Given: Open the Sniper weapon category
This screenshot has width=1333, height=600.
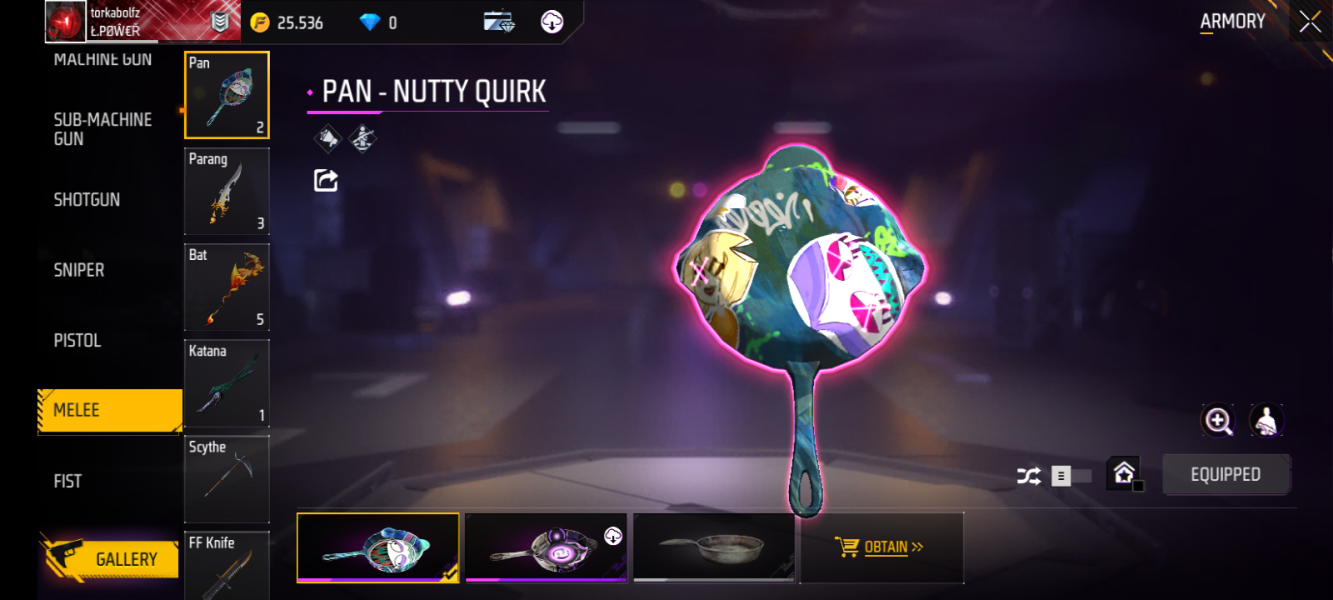Looking at the screenshot, I should click(79, 270).
